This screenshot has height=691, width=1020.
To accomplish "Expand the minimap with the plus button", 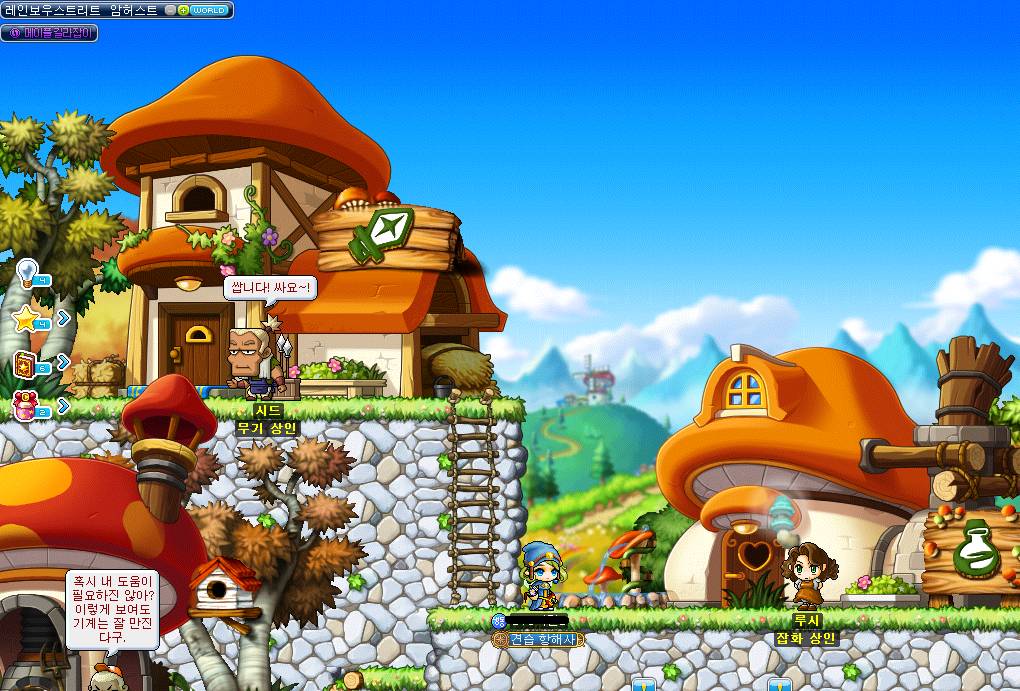I will [x=183, y=10].
